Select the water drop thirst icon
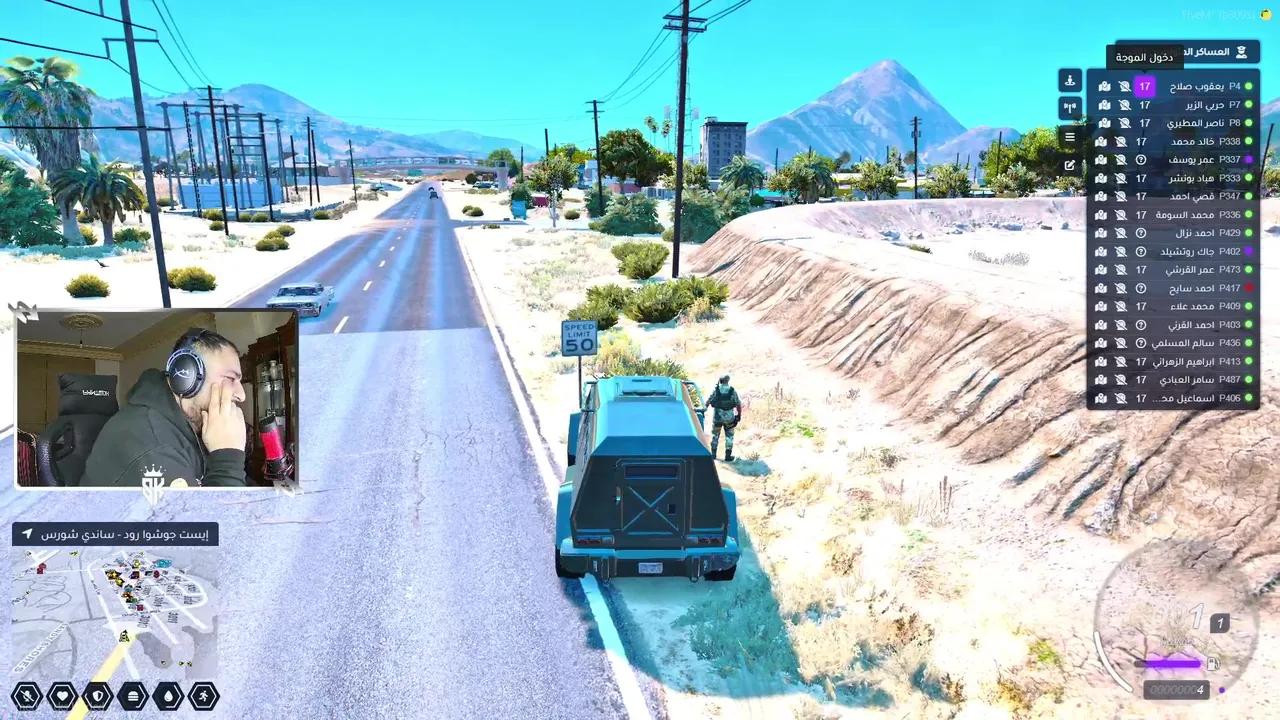This screenshot has height=720, width=1280. (x=168, y=695)
